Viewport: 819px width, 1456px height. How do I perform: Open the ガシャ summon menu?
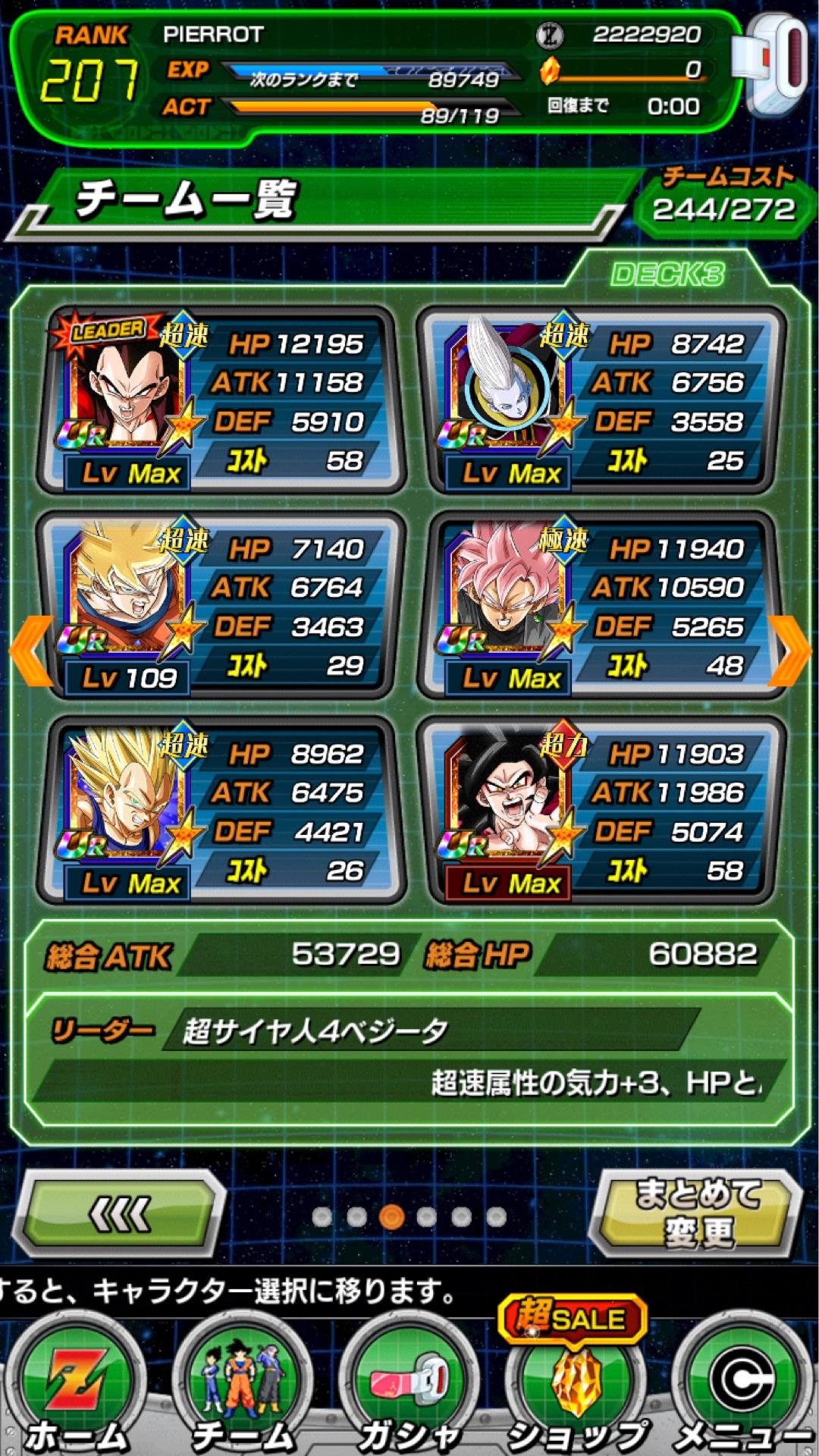click(409, 1388)
